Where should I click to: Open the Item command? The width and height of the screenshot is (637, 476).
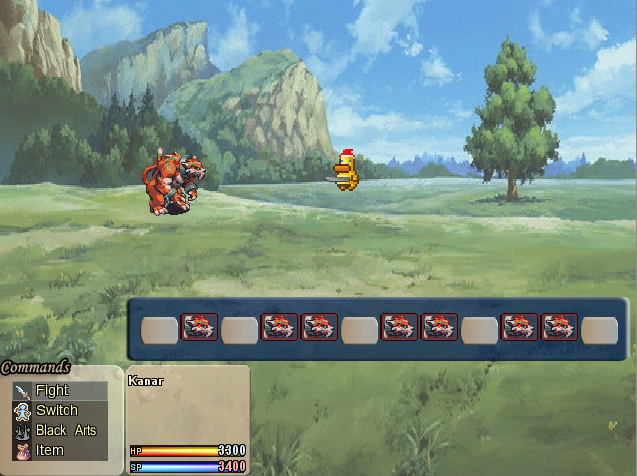(50, 451)
